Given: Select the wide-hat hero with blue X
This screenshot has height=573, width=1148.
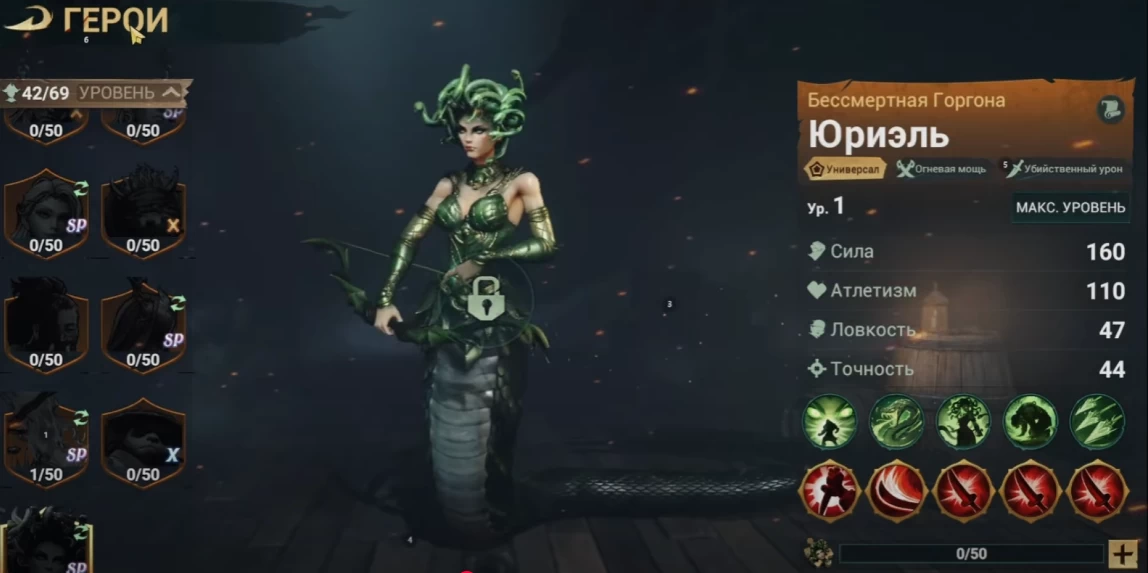Looking at the screenshot, I should click(x=143, y=440).
